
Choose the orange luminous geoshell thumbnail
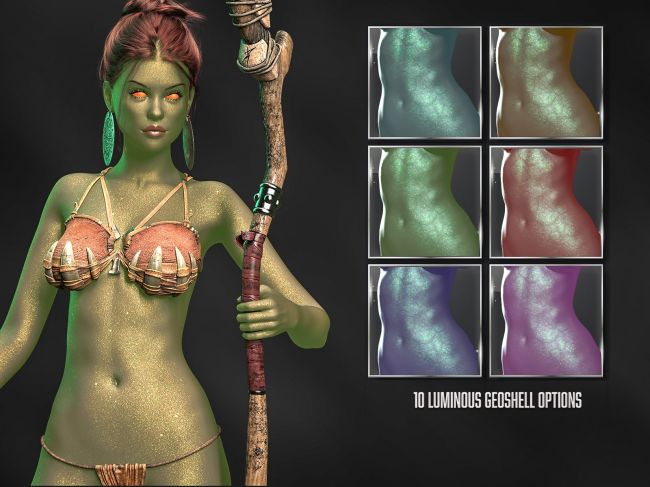point(546,83)
